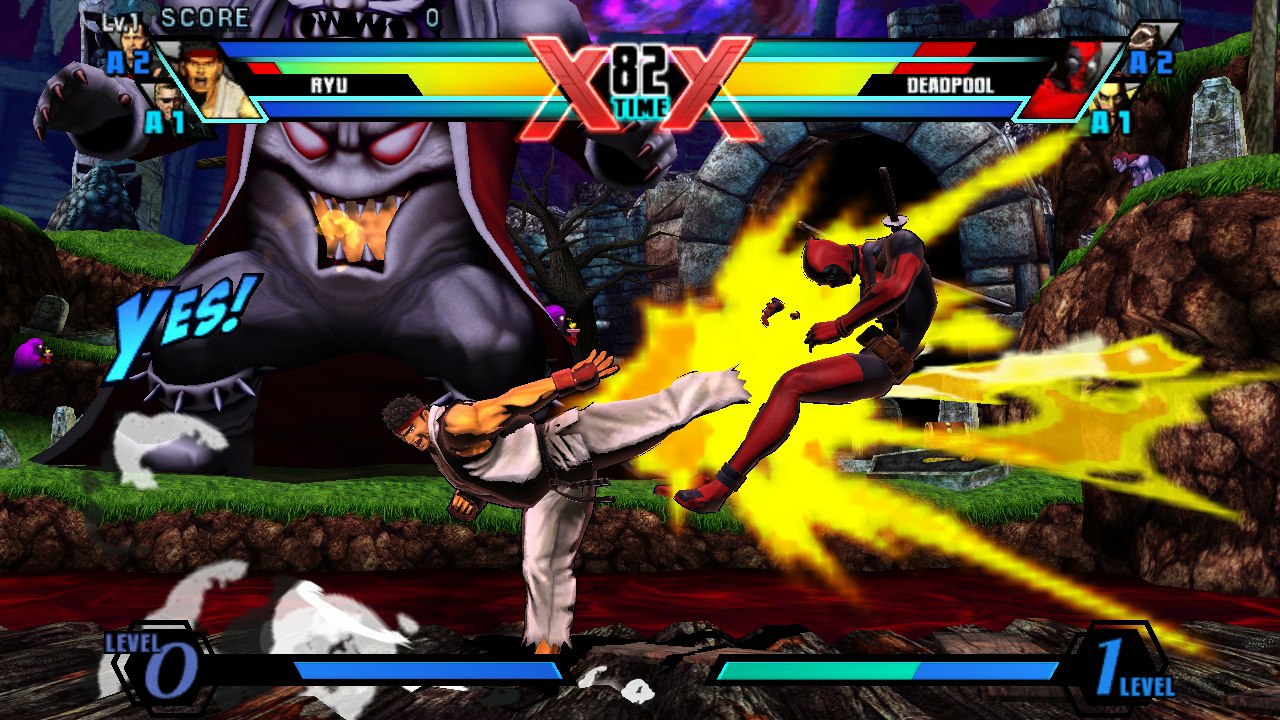Select Wesker's A1 assist portrait
Viewport: 1280px width, 720px height.
tap(165, 102)
